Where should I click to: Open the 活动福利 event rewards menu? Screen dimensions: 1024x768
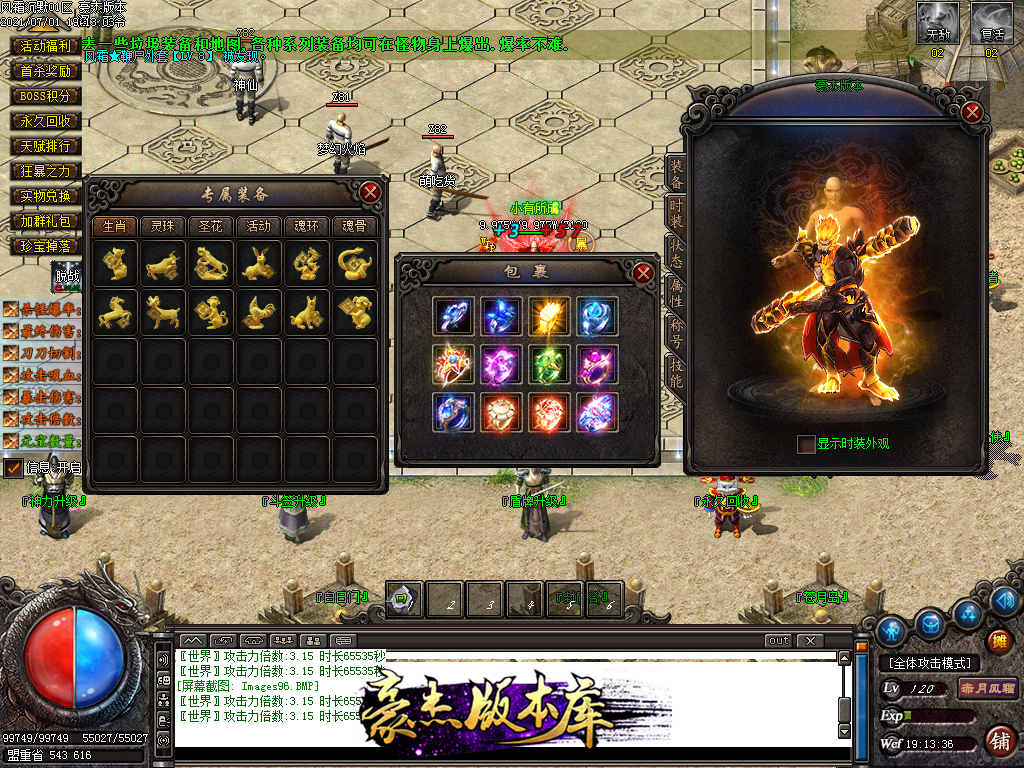point(46,46)
